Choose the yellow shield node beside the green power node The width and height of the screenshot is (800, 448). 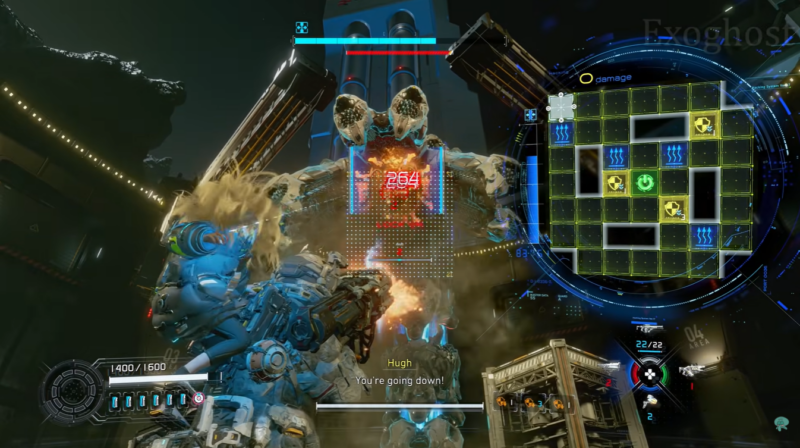click(x=617, y=182)
